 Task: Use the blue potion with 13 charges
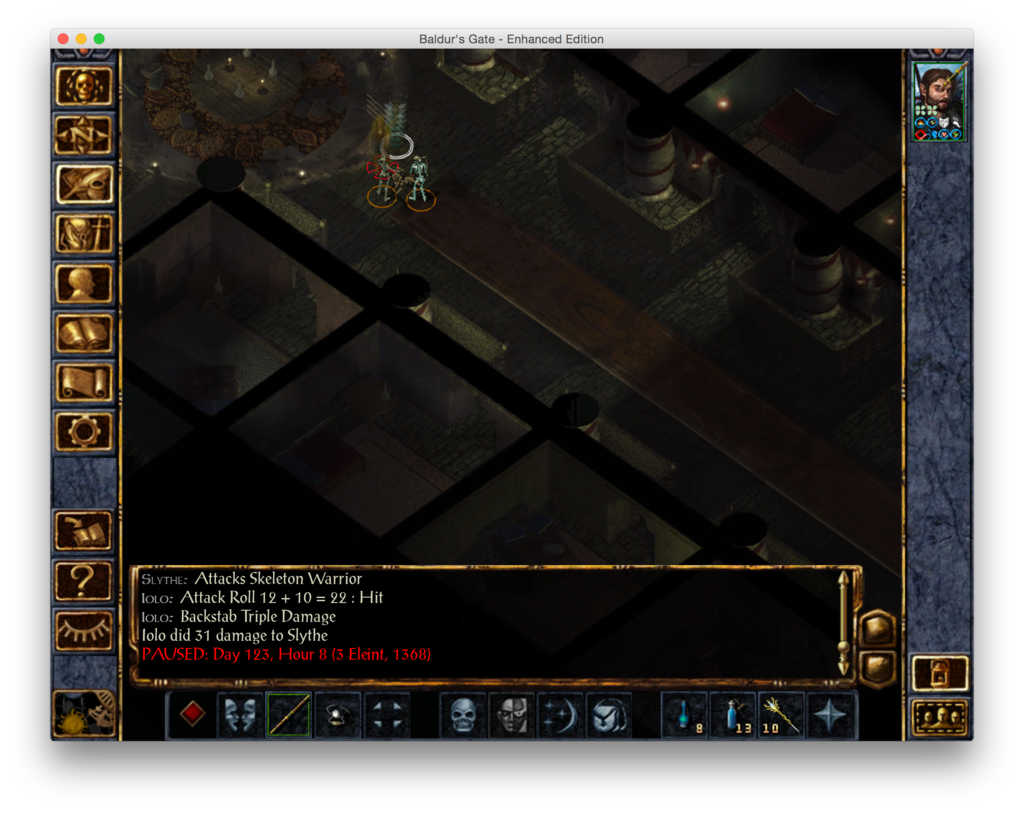tap(734, 715)
